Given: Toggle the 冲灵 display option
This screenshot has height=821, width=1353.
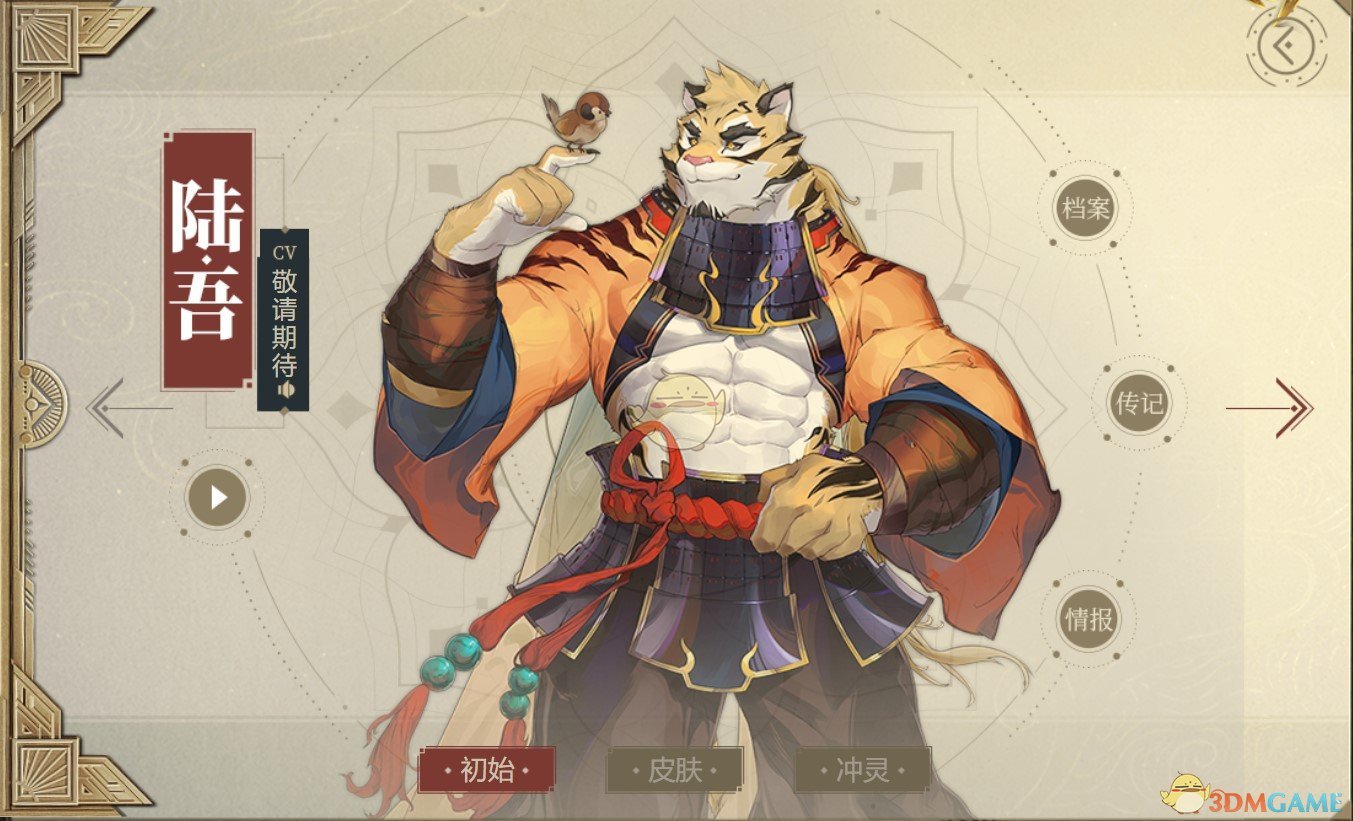Looking at the screenshot, I should 863,770.
